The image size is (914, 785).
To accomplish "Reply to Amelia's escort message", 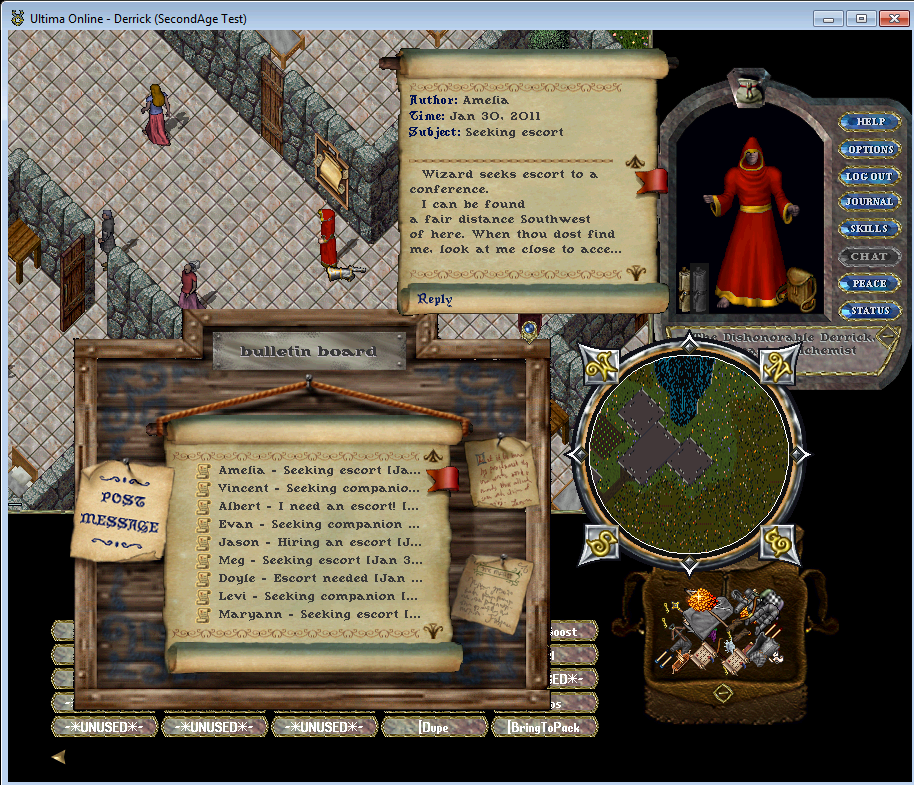I will pos(435,299).
